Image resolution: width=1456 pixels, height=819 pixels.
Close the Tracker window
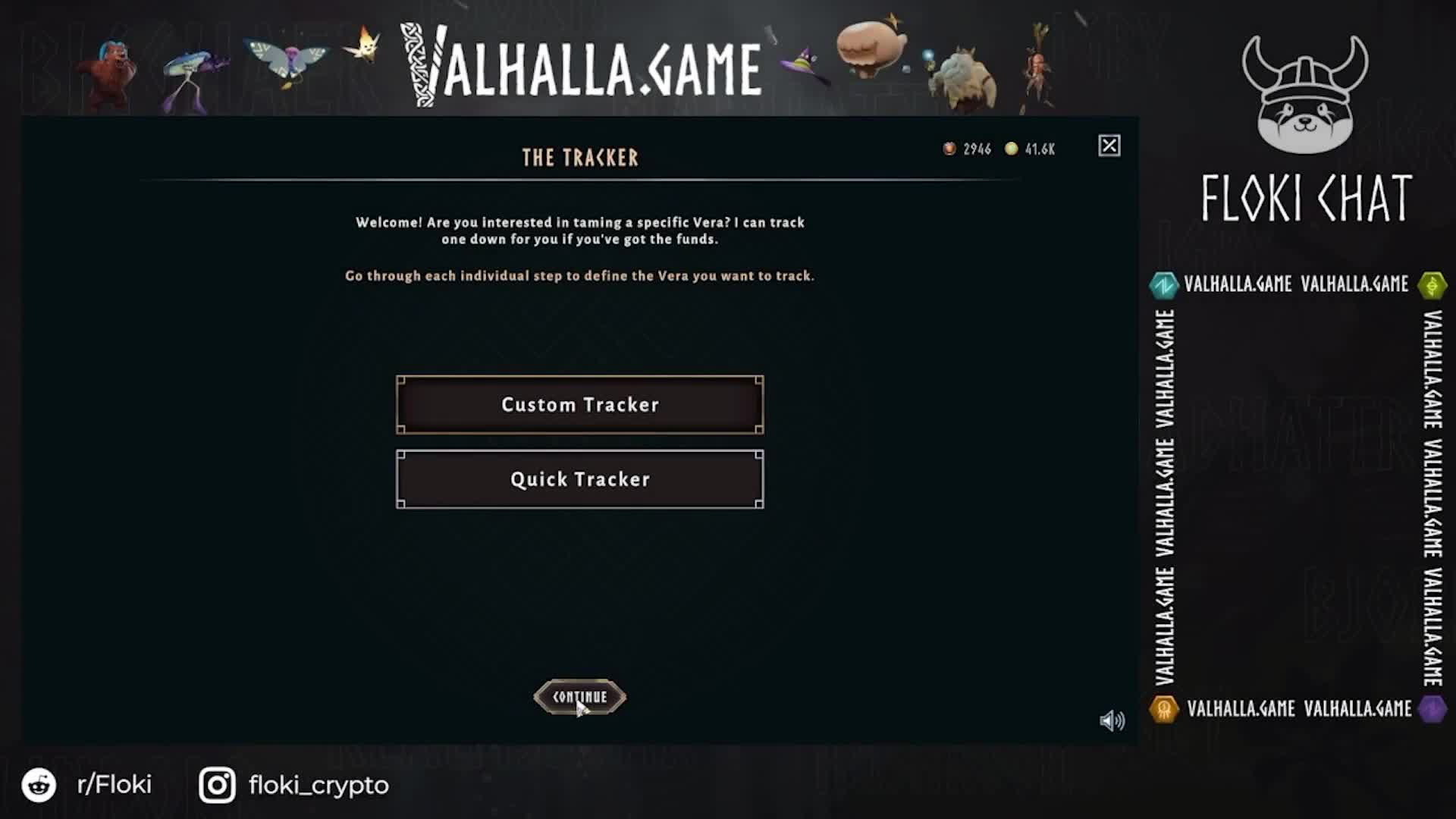(1110, 146)
